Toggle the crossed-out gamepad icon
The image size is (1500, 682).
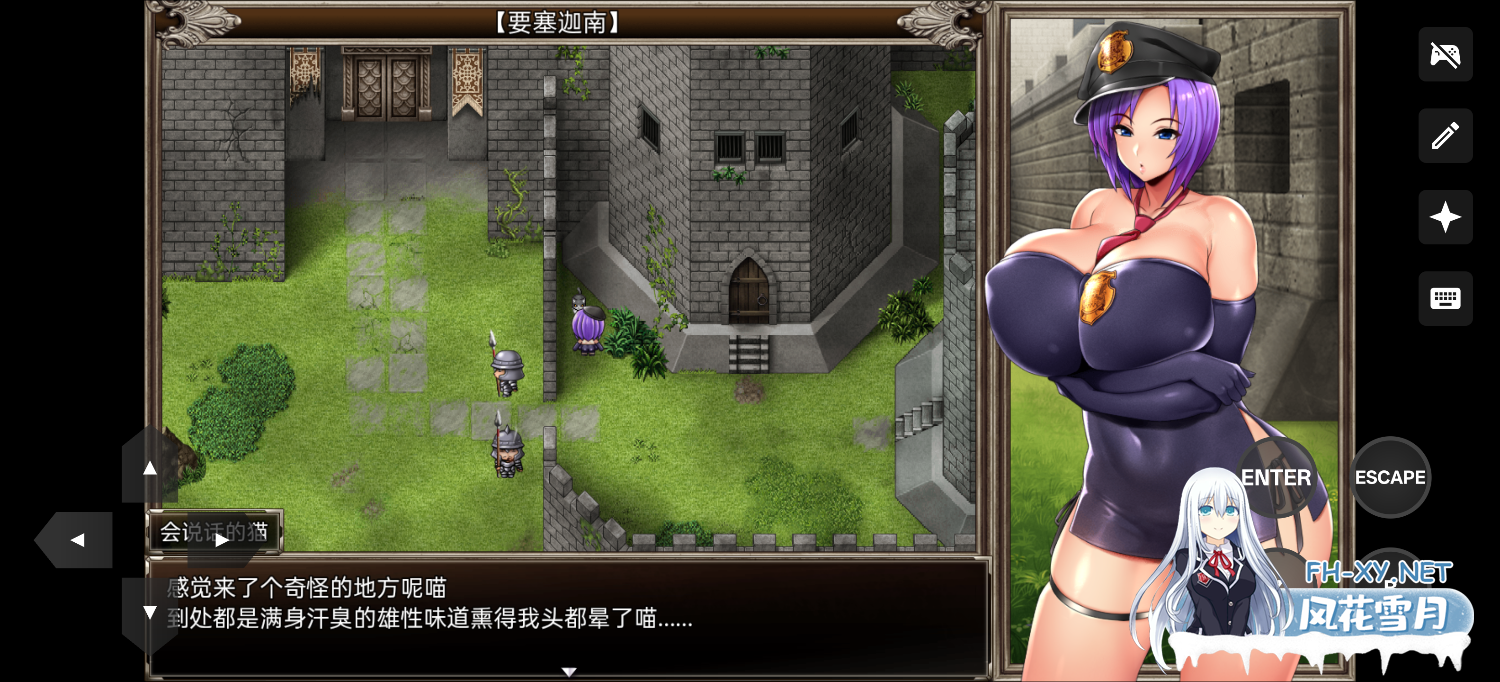pyautogui.click(x=1445, y=54)
